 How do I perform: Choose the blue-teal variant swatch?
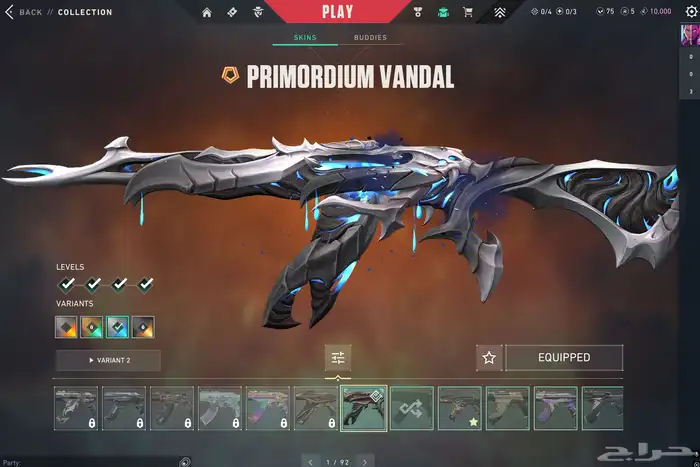(118, 327)
